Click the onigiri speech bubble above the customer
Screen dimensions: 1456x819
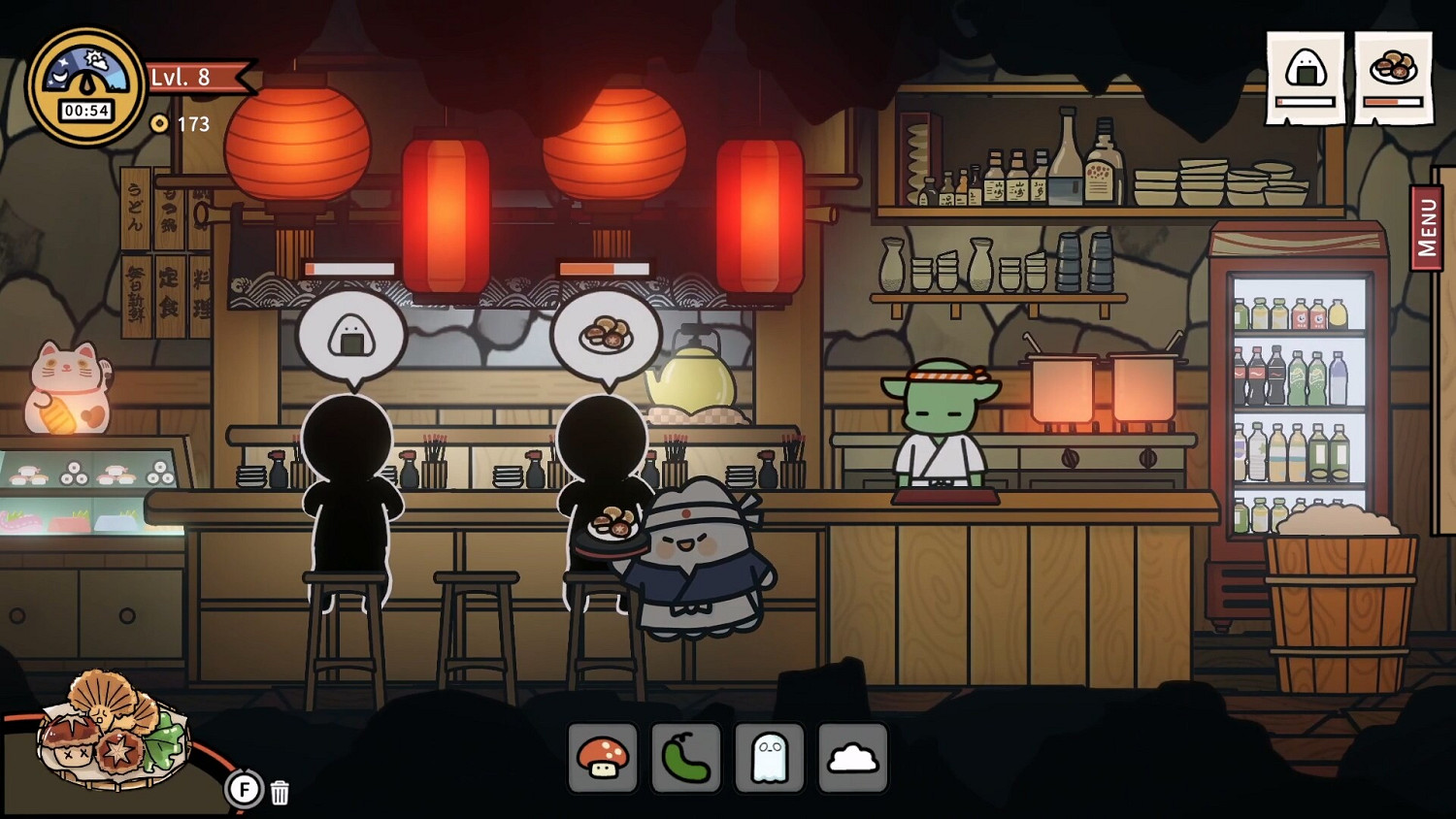pos(355,337)
